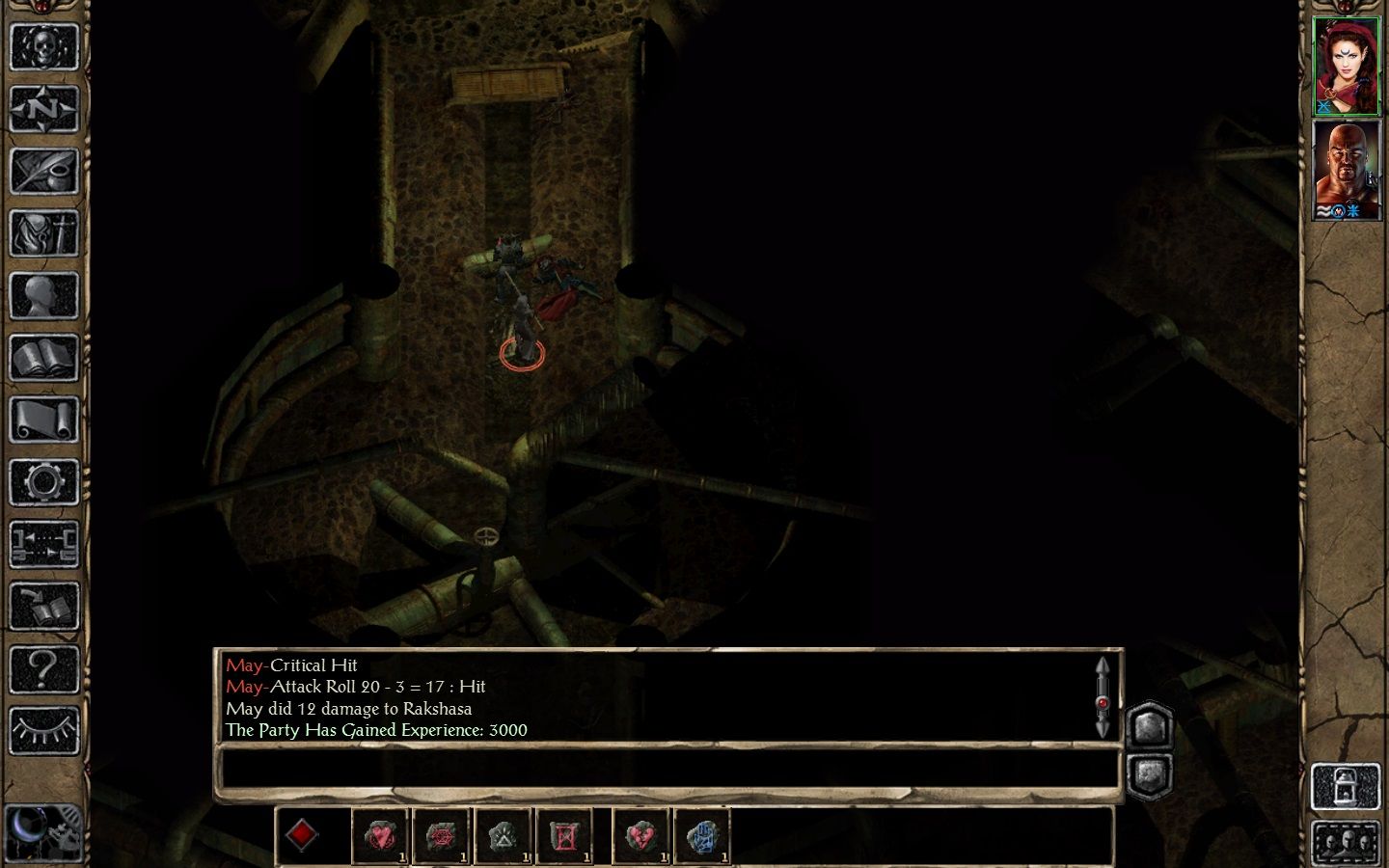
Task: Cast the red hourglass spell
Action: (564, 835)
